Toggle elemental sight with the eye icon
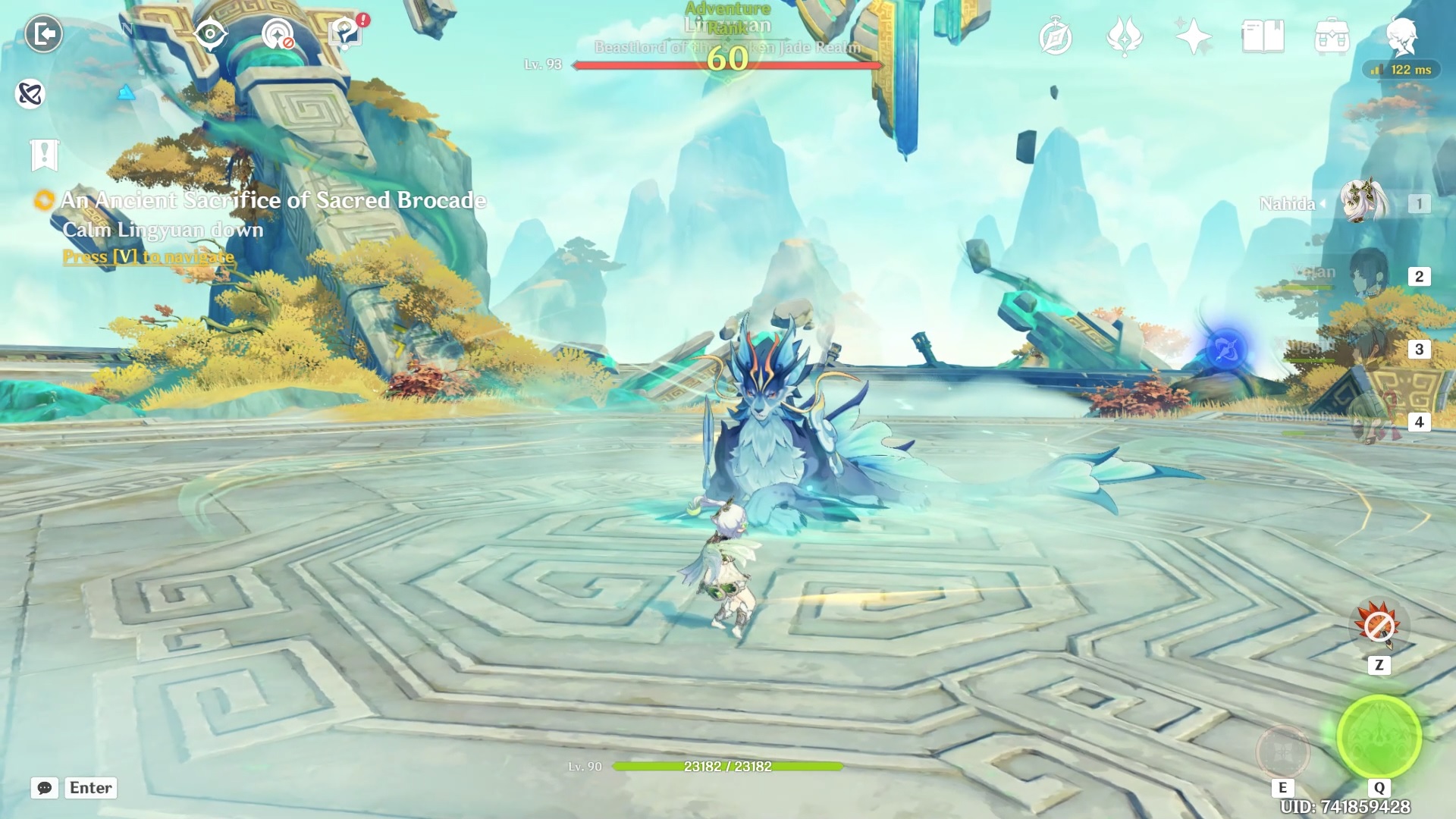This screenshot has height=819, width=1456. point(210,34)
